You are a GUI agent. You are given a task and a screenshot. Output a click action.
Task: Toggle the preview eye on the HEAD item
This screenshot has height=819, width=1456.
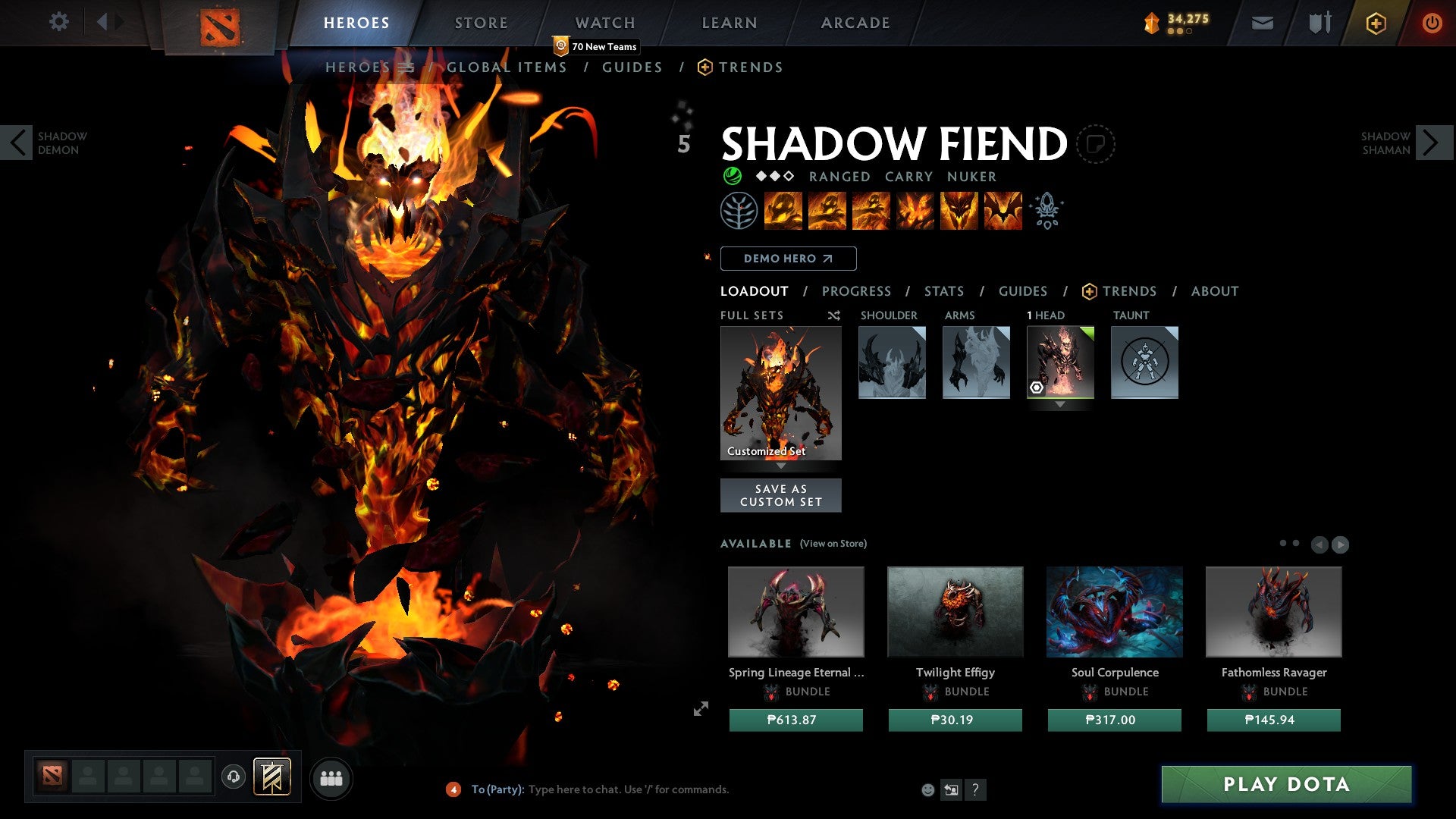click(1038, 388)
